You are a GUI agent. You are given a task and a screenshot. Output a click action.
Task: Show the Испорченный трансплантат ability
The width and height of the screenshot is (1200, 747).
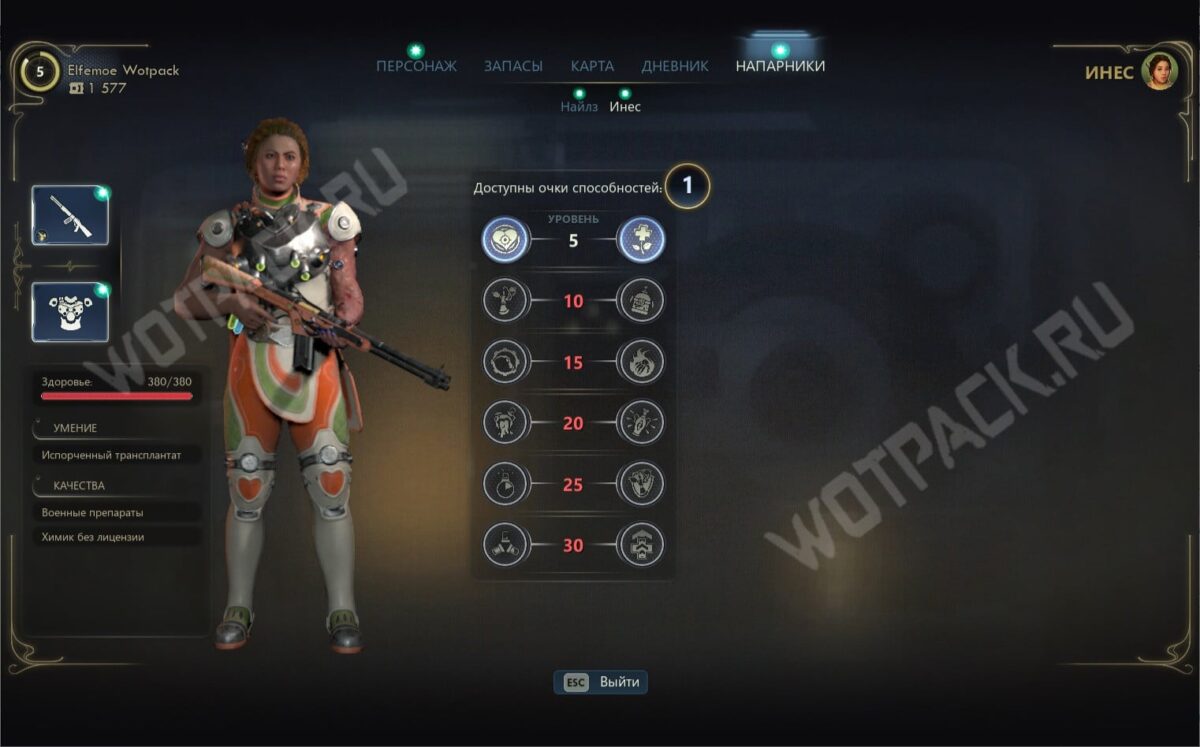tap(112, 455)
